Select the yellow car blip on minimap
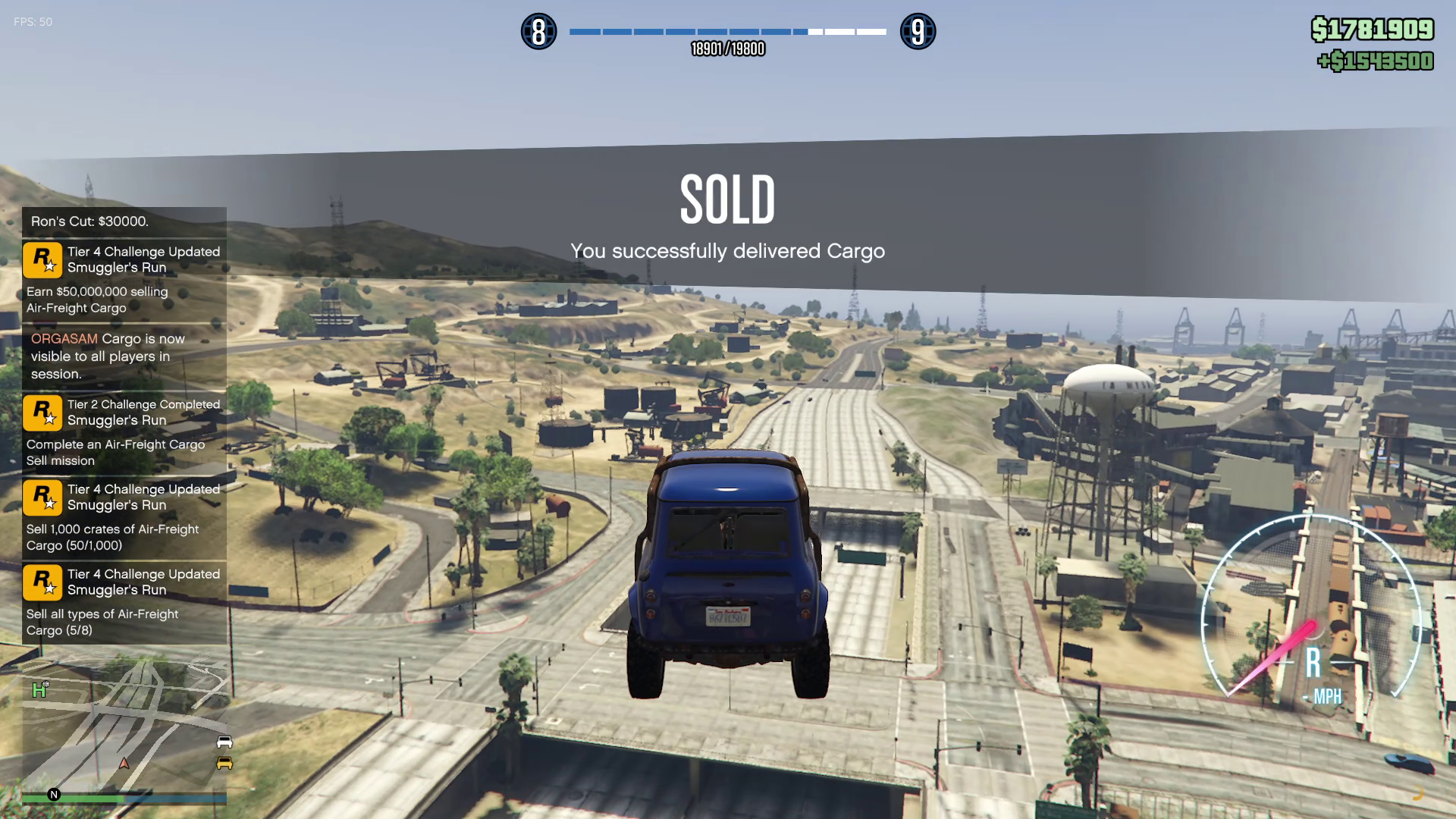Viewport: 1456px width, 819px height. coord(224,763)
